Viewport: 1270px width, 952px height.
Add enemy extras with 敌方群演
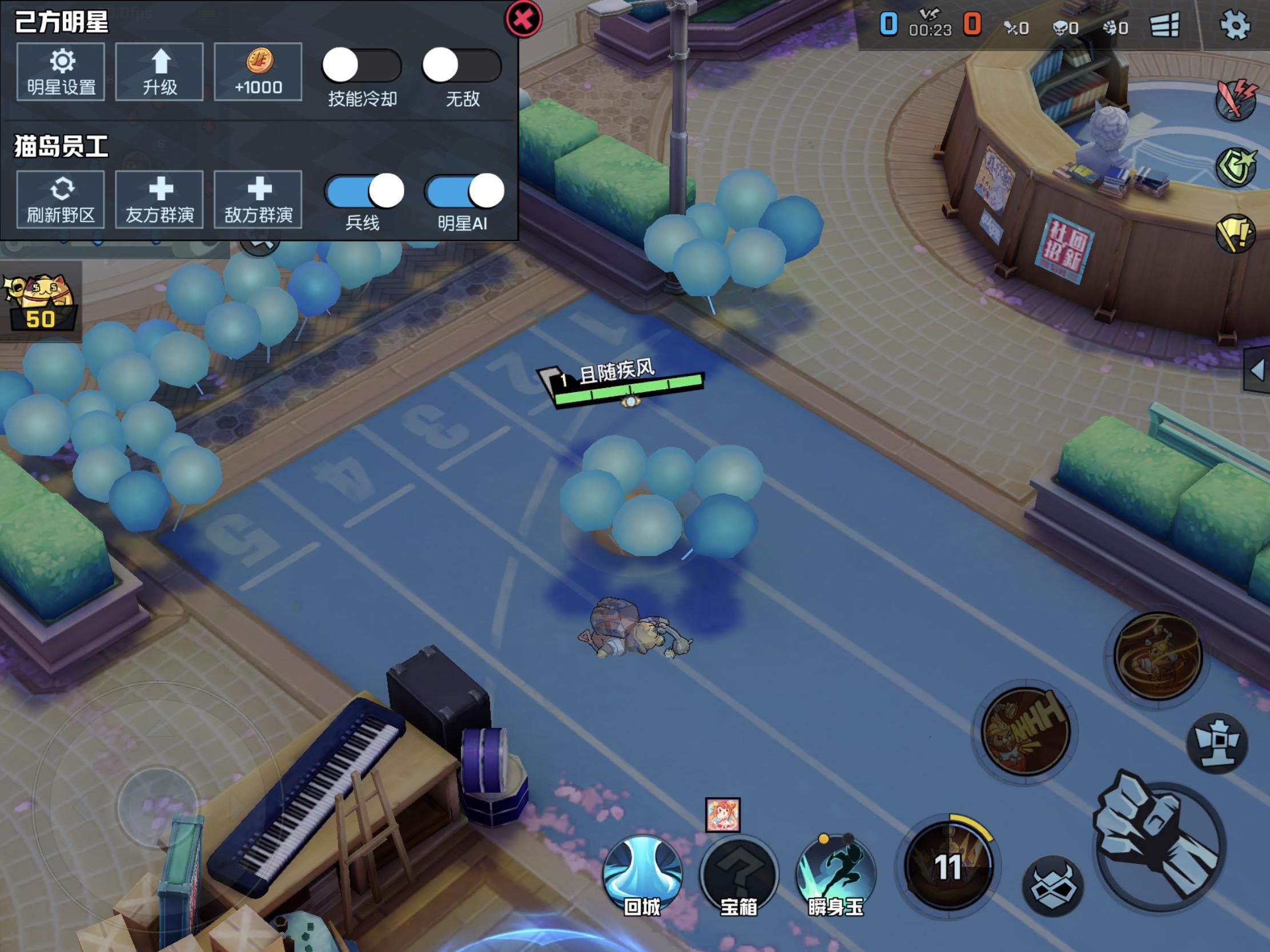(x=258, y=200)
